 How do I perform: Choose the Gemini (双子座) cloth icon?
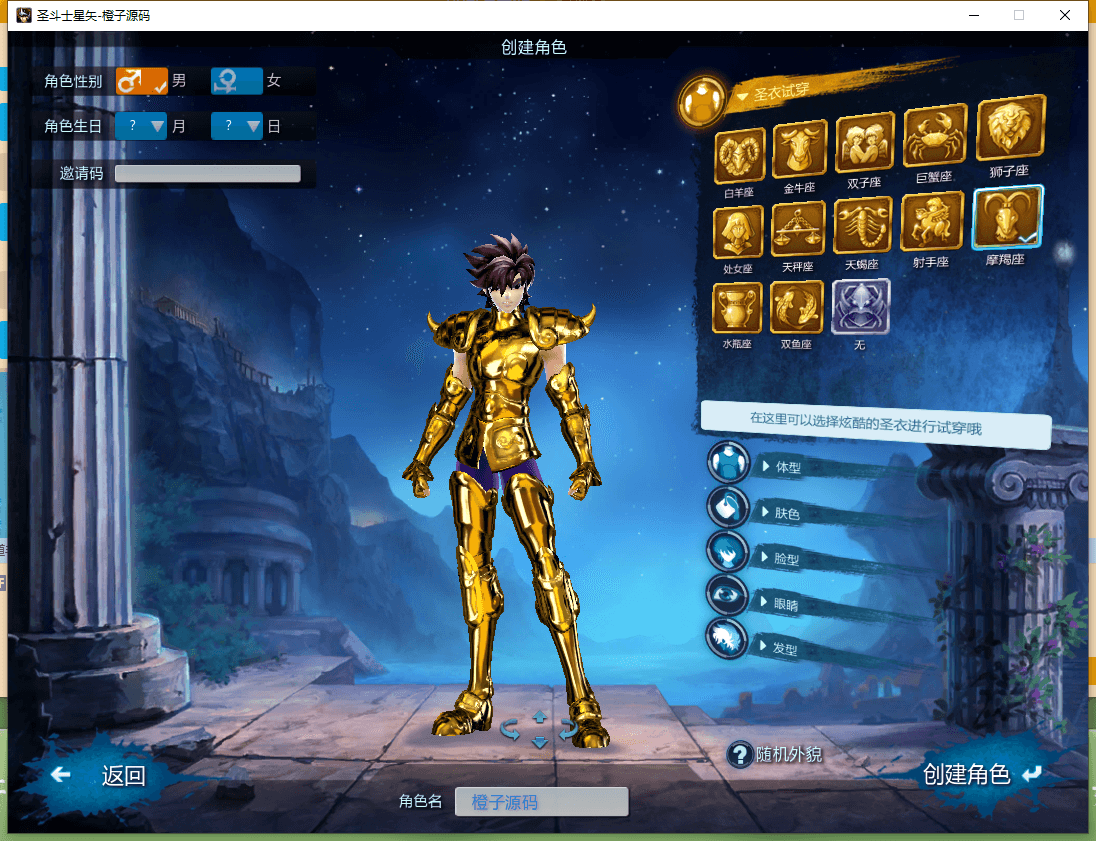(x=864, y=143)
